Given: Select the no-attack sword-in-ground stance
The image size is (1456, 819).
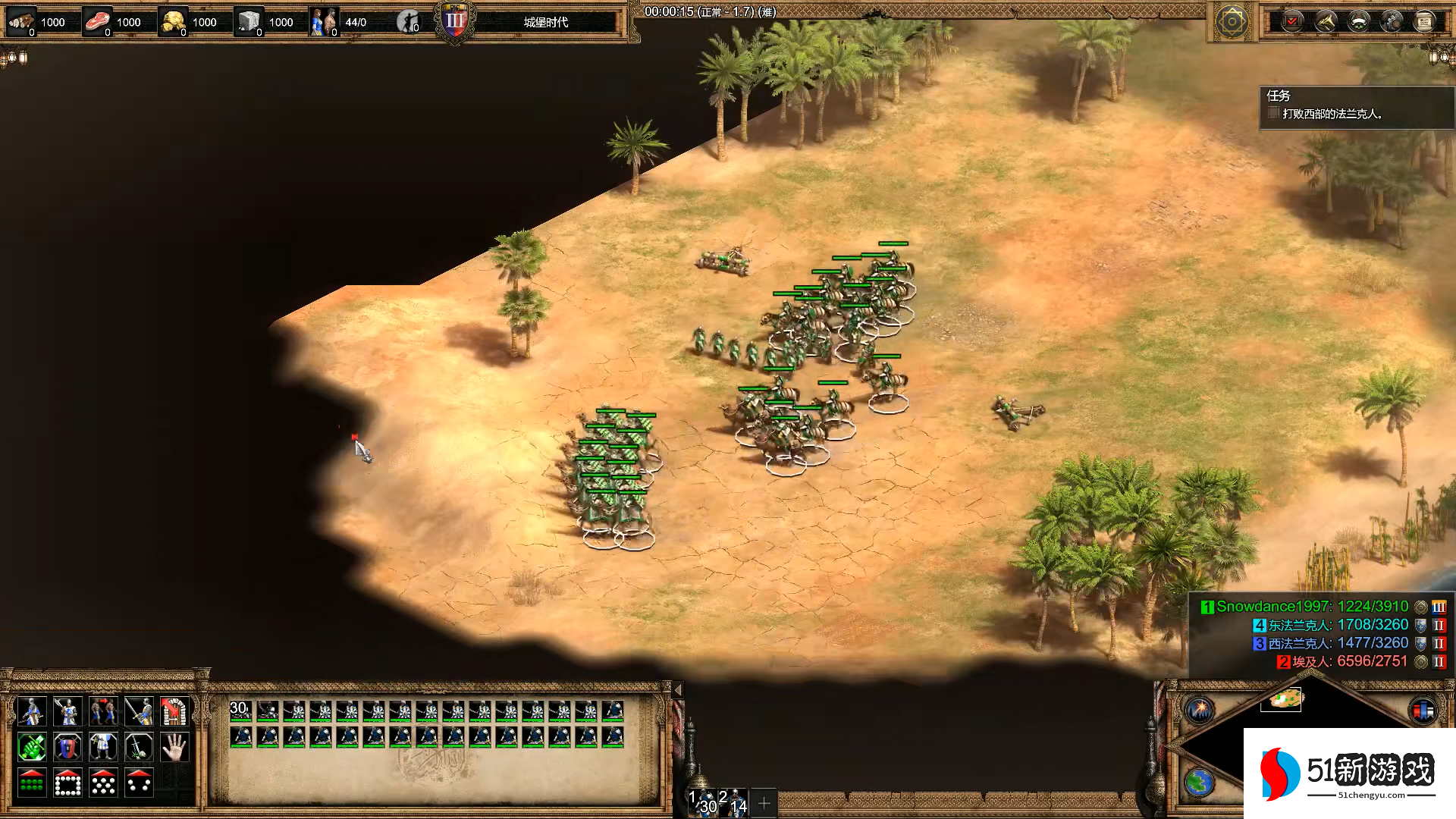Looking at the screenshot, I should [139, 747].
